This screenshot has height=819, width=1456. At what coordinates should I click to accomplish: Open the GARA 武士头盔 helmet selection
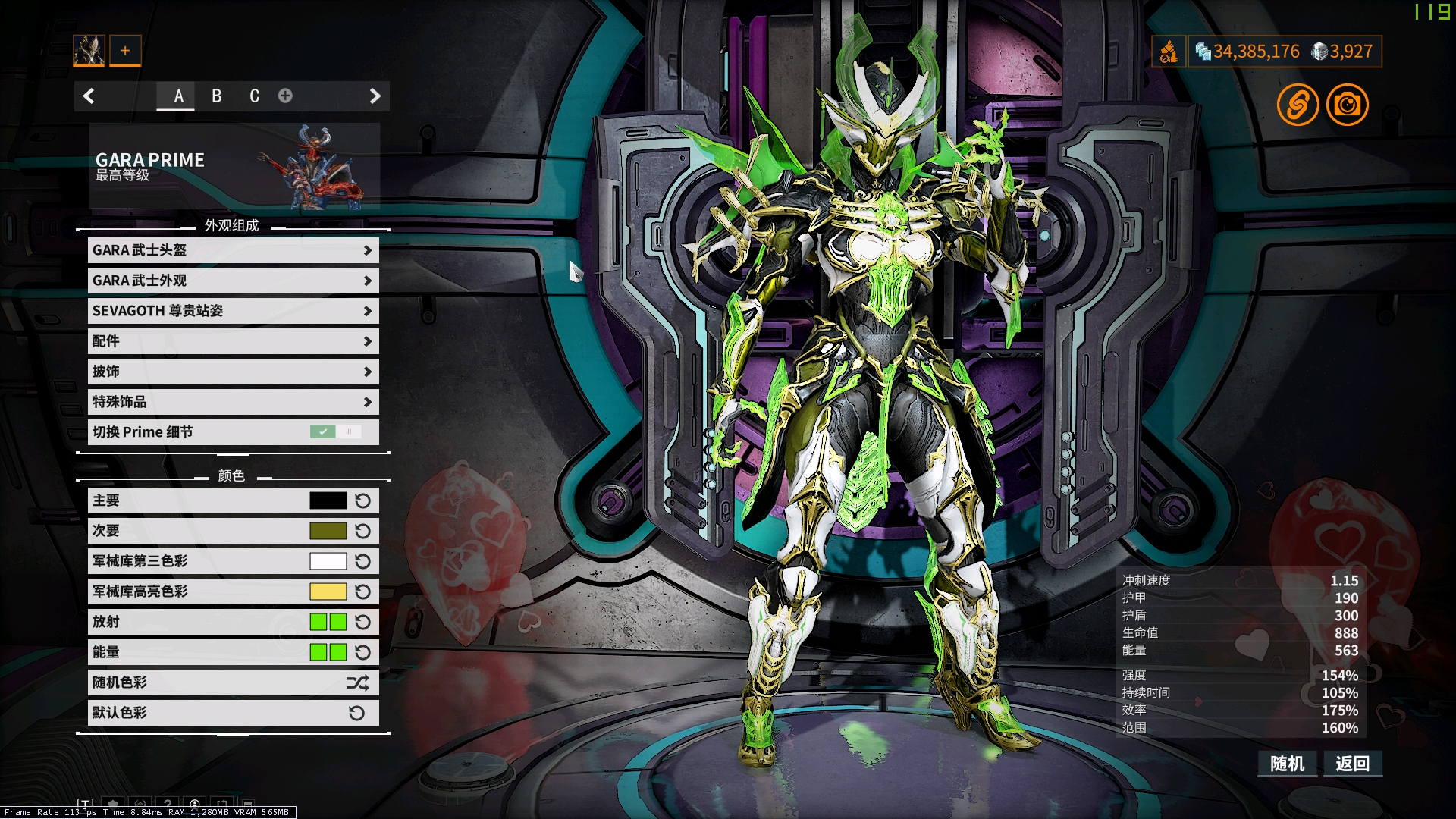233,250
